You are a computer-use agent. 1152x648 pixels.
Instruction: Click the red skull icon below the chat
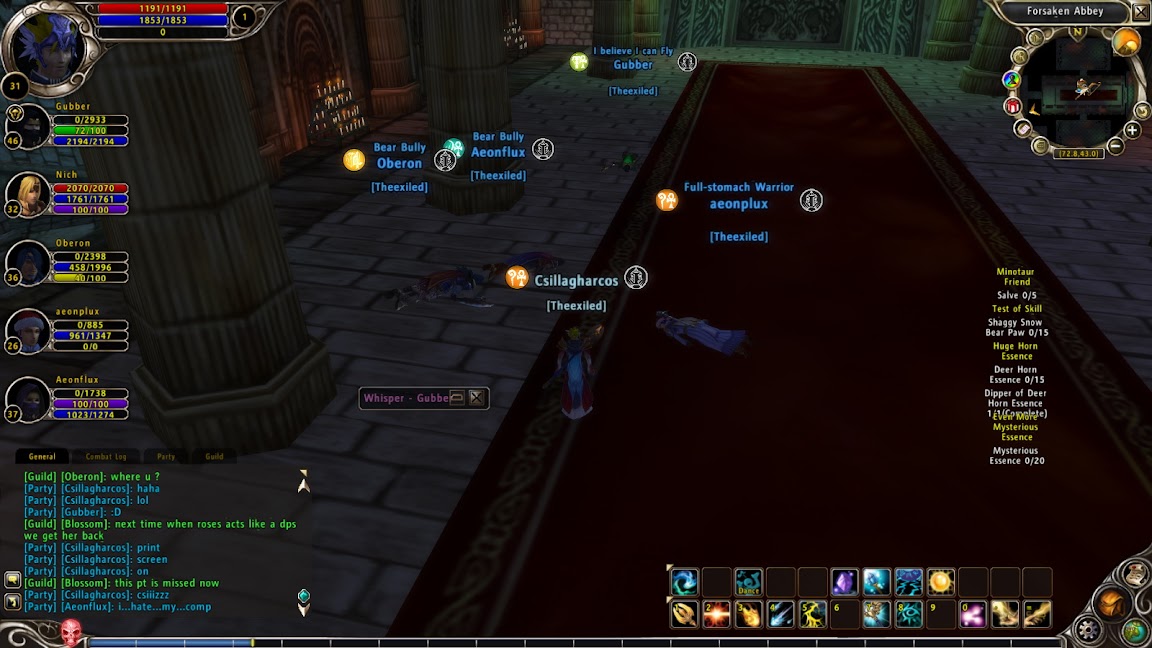(70, 632)
